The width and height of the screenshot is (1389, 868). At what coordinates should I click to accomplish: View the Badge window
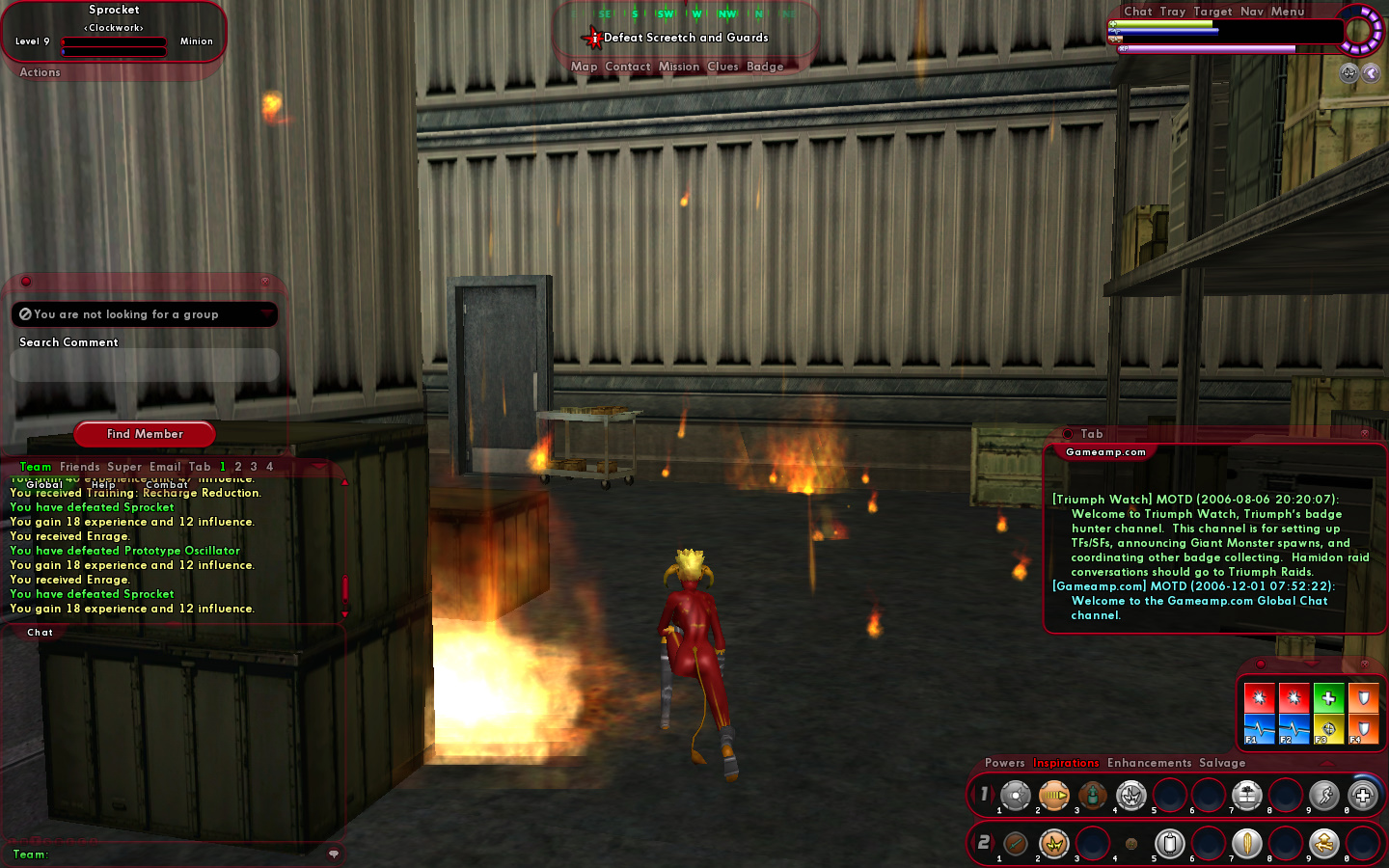[x=765, y=67]
